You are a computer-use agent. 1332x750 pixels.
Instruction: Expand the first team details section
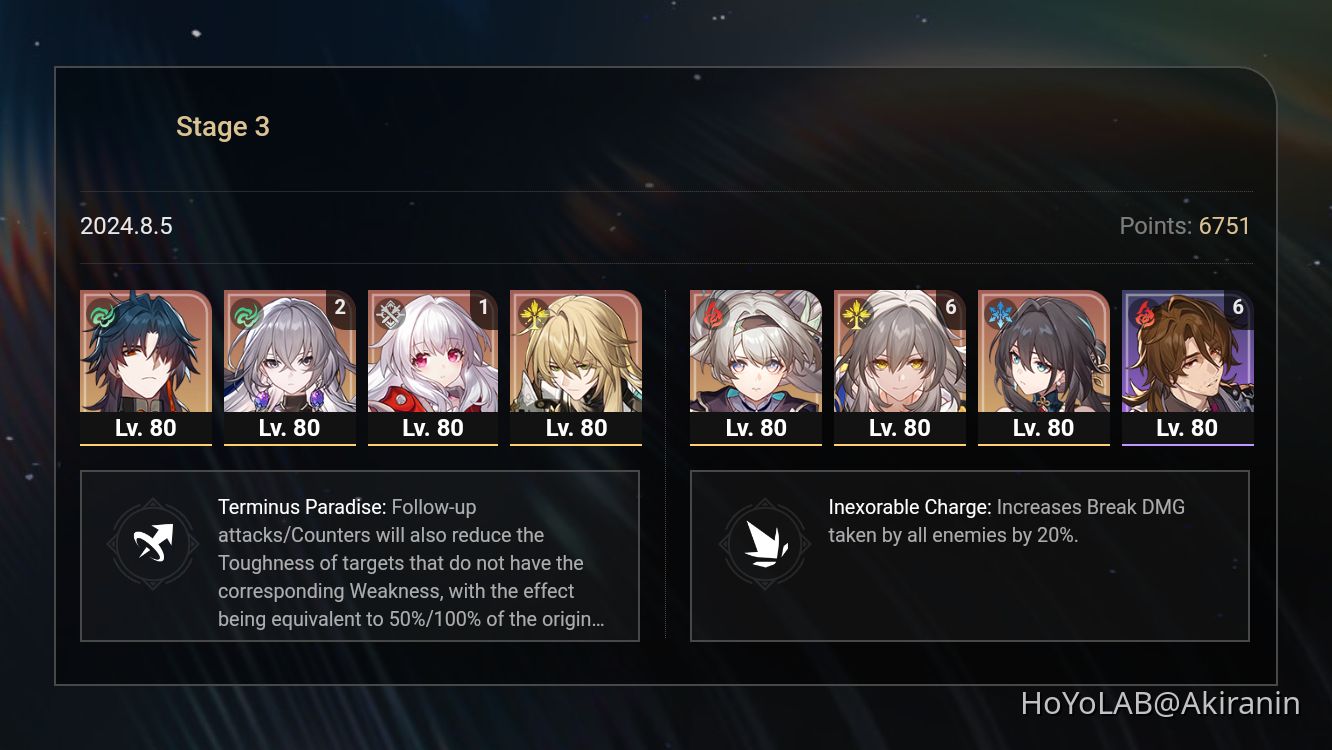point(360,555)
